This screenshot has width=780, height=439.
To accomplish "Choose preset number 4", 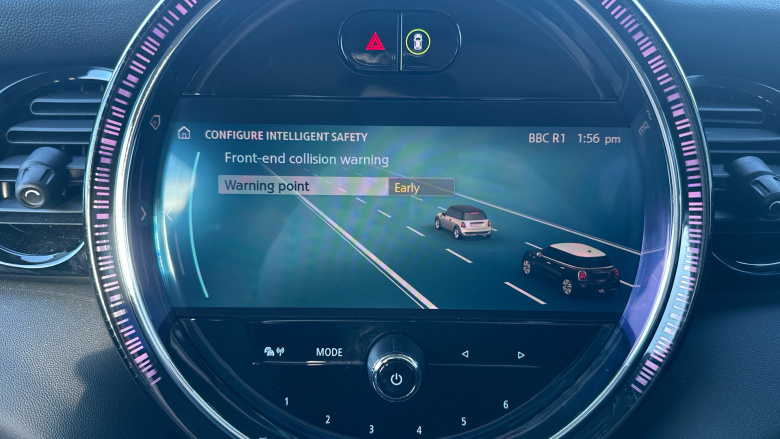I will click(419, 430).
